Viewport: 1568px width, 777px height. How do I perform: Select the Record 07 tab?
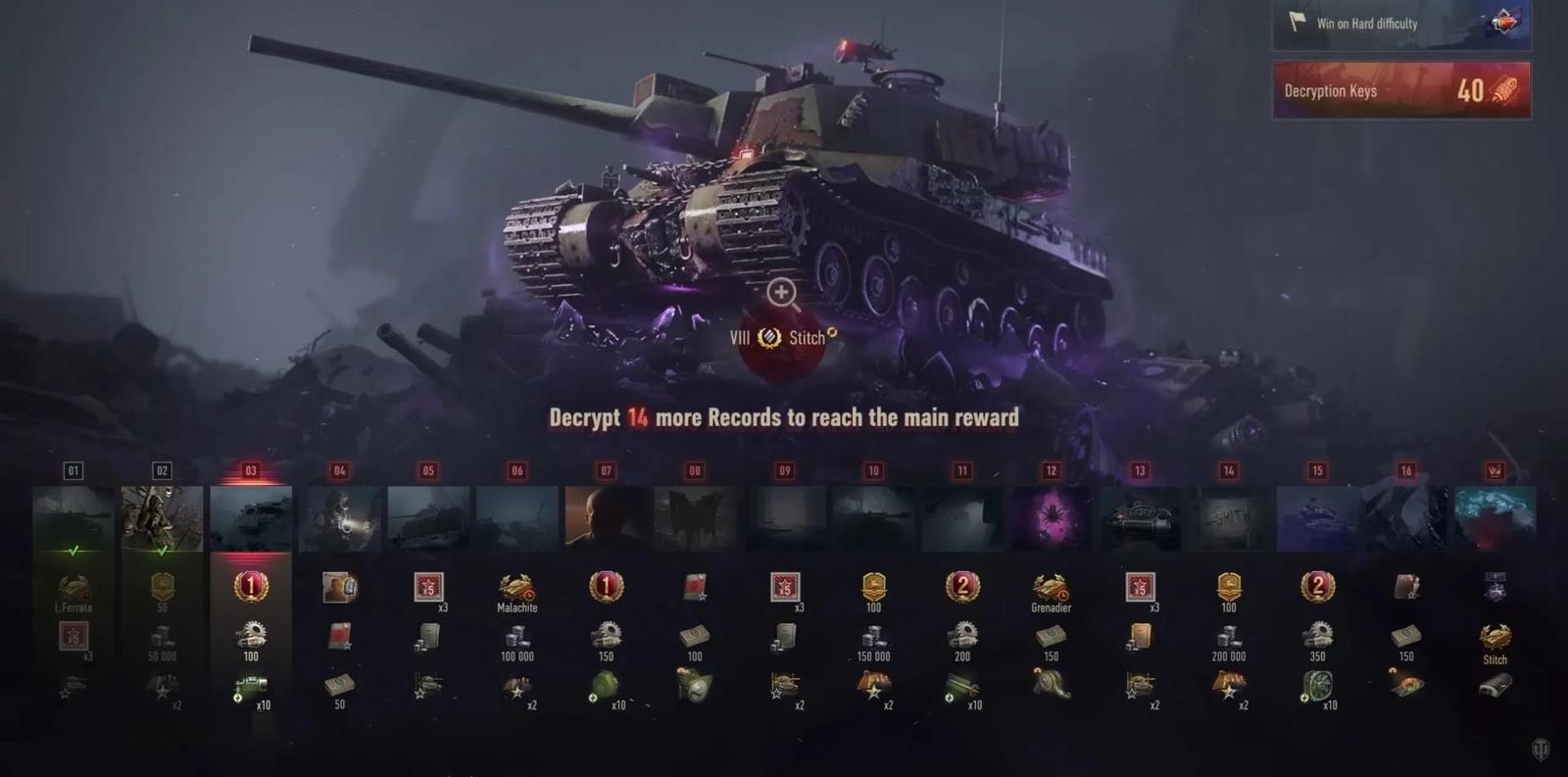click(606, 470)
